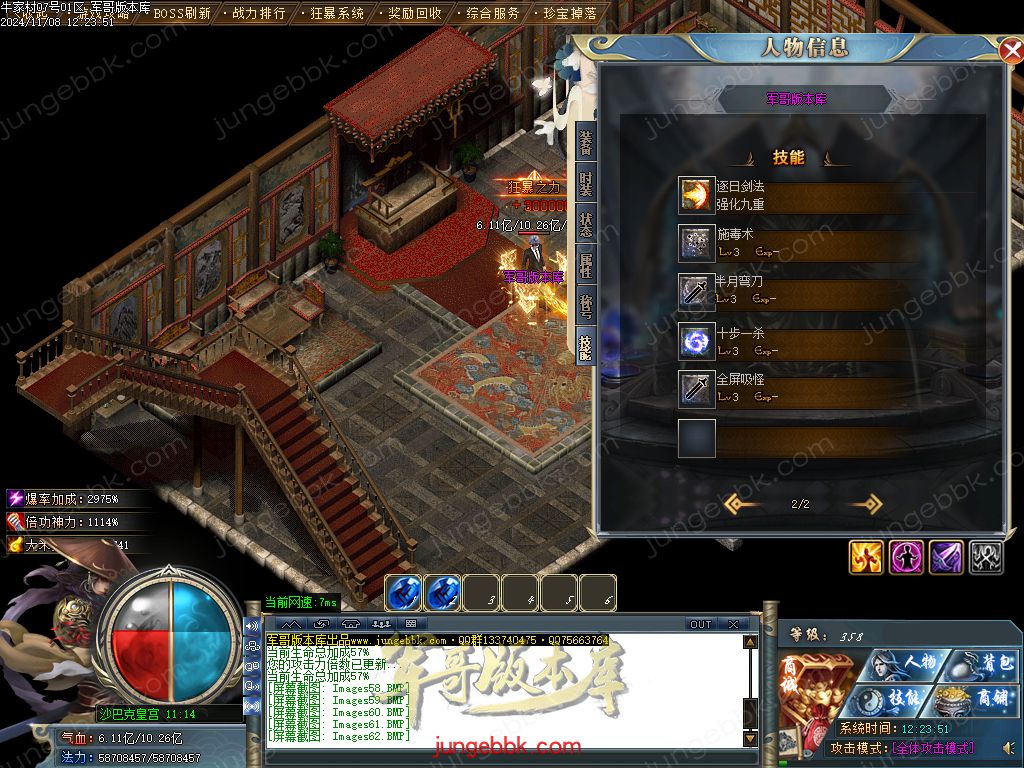The height and width of the screenshot is (768, 1024).
Task: Open the 战力排行 ranking menu
Action: click(258, 14)
